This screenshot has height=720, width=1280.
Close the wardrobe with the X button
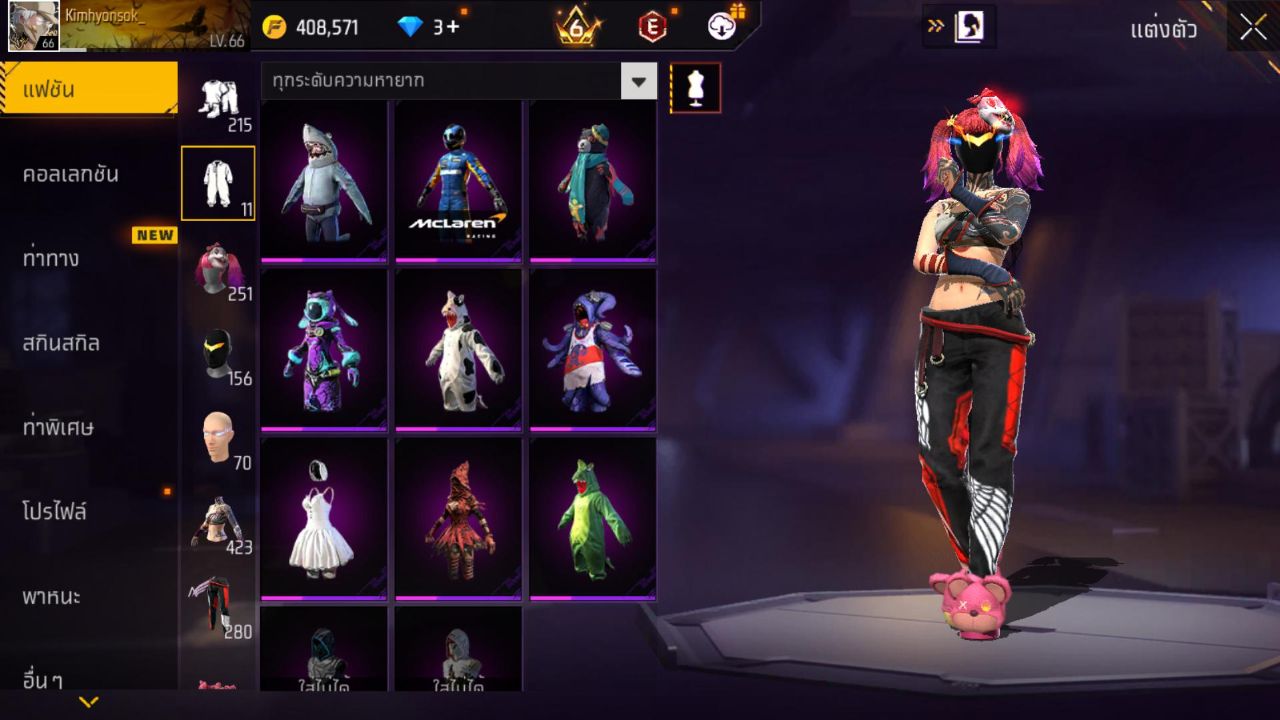pyautogui.click(x=1252, y=28)
